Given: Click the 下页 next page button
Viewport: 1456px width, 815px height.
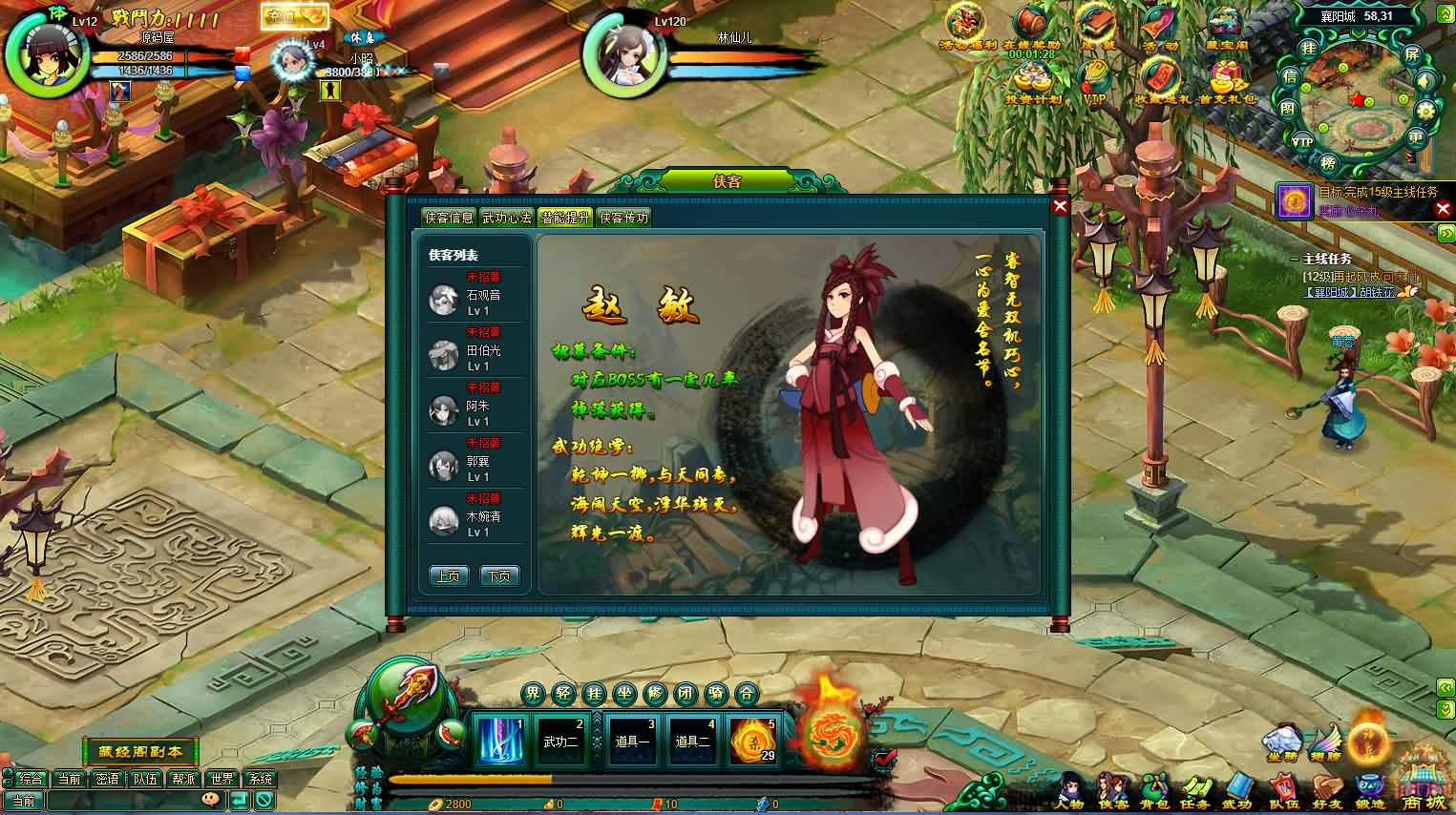Looking at the screenshot, I should pyautogui.click(x=498, y=575).
